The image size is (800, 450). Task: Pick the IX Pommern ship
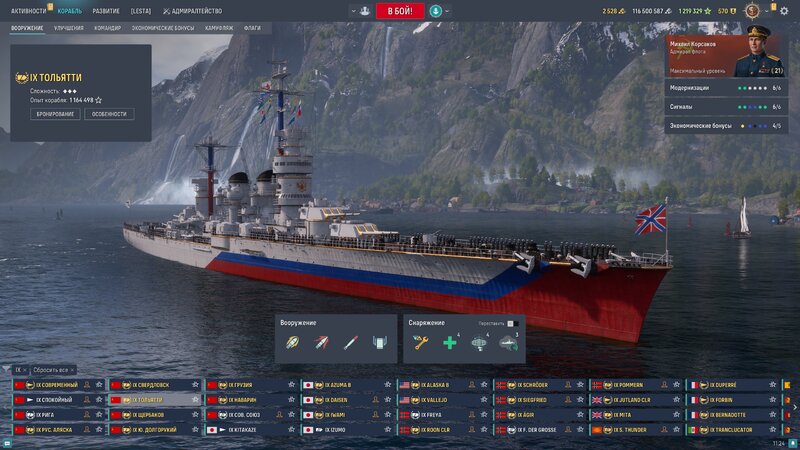click(630, 385)
